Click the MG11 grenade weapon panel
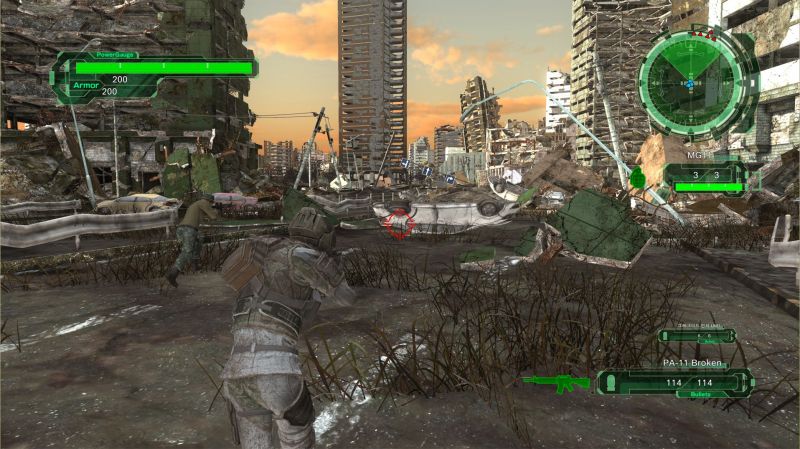Screen dimensions: 800x449 pos(706,176)
